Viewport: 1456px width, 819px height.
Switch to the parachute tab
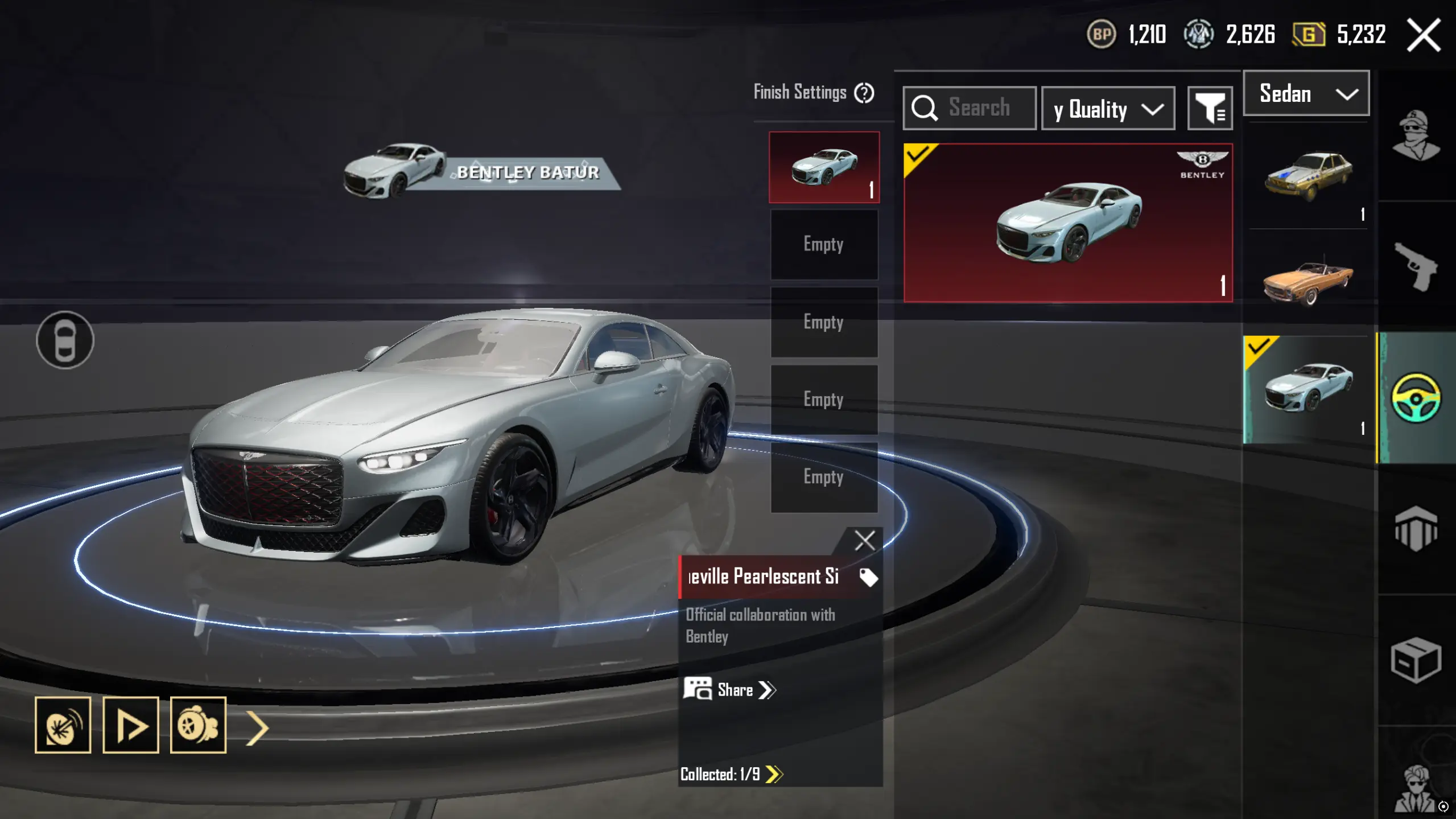click(x=1416, y=529)
